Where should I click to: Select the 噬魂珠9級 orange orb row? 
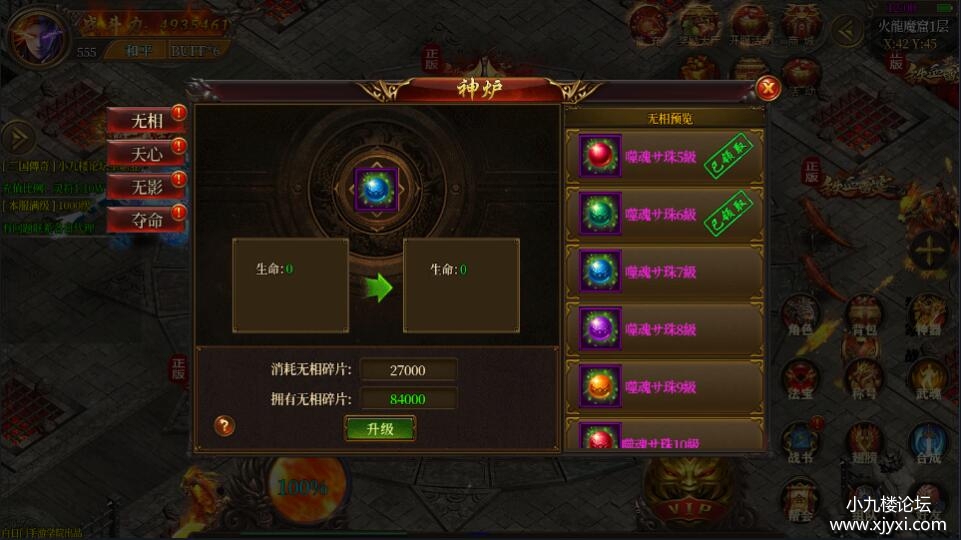[664, 386]
